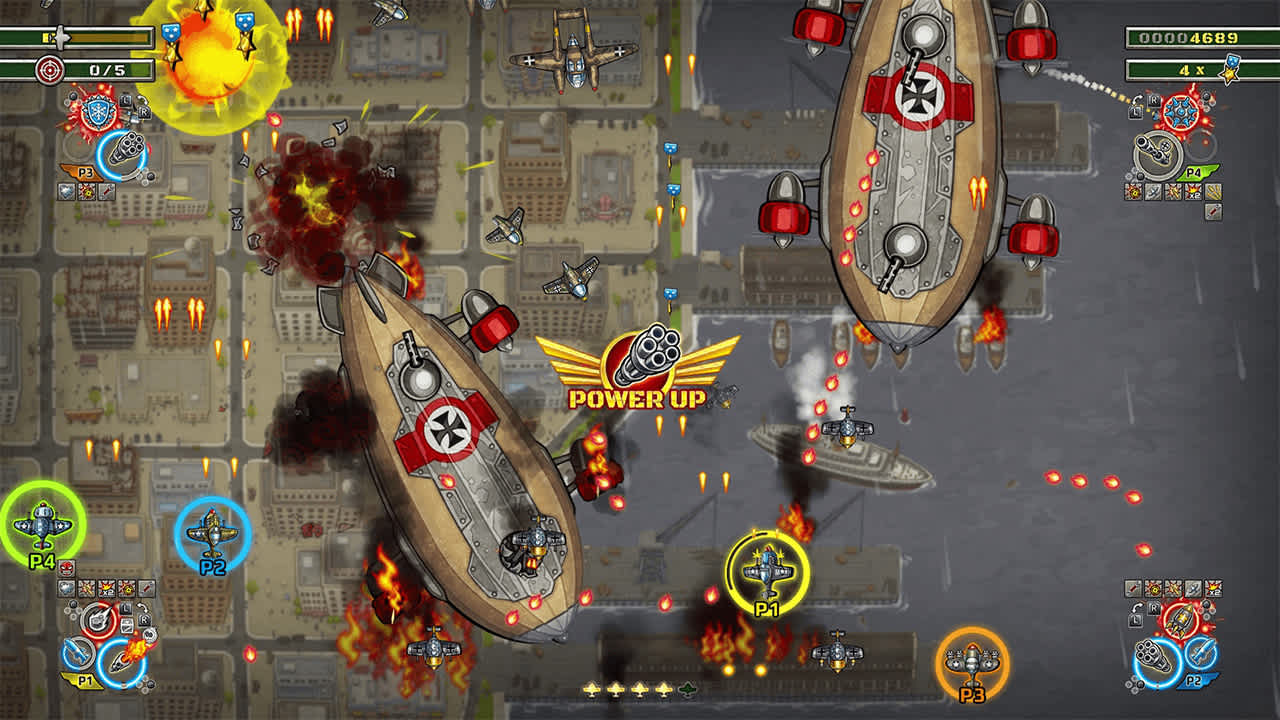Collect the POWER UP gatling gun icon

655,357
